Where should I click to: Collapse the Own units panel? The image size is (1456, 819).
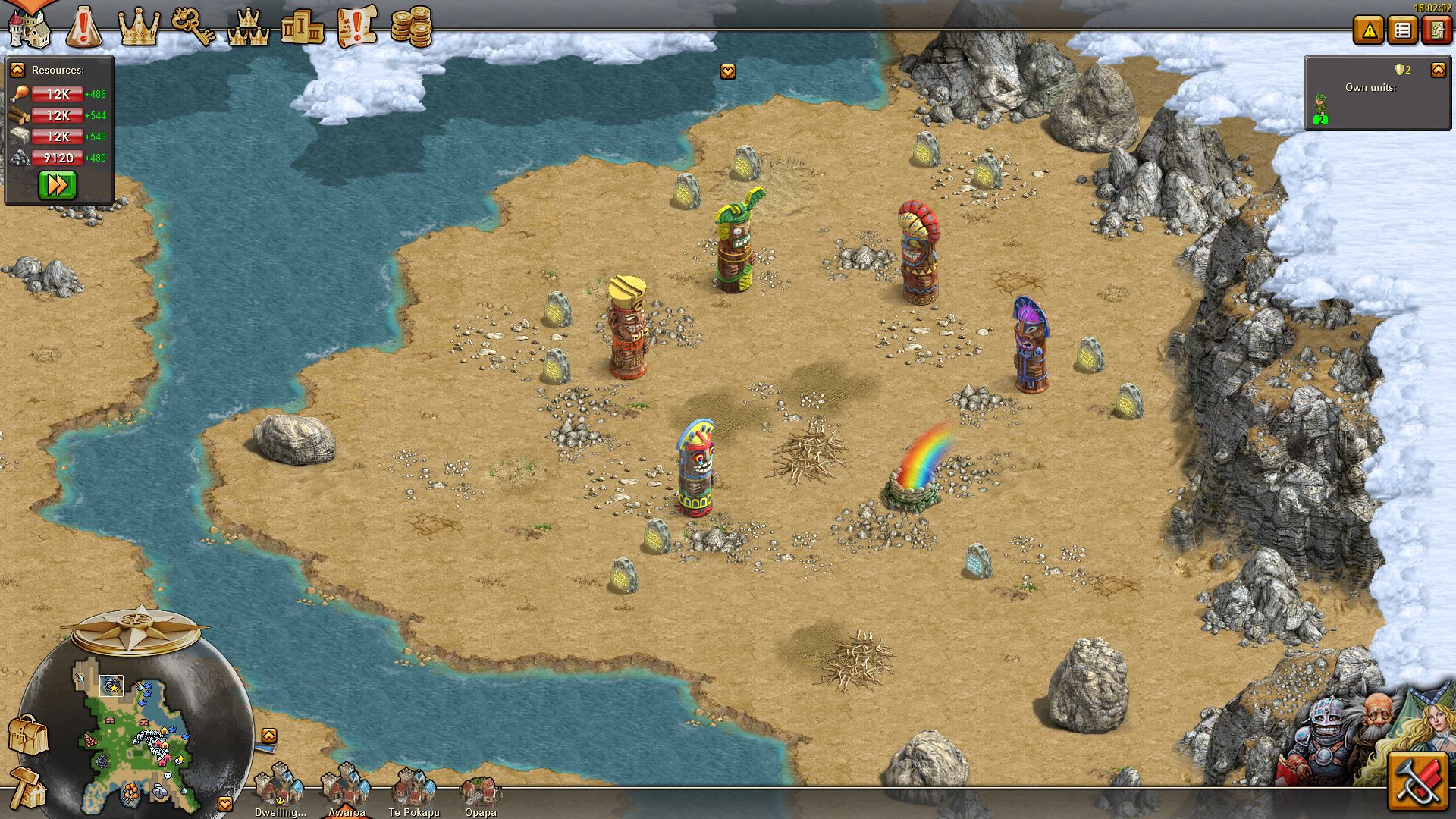click(1438, 70)
